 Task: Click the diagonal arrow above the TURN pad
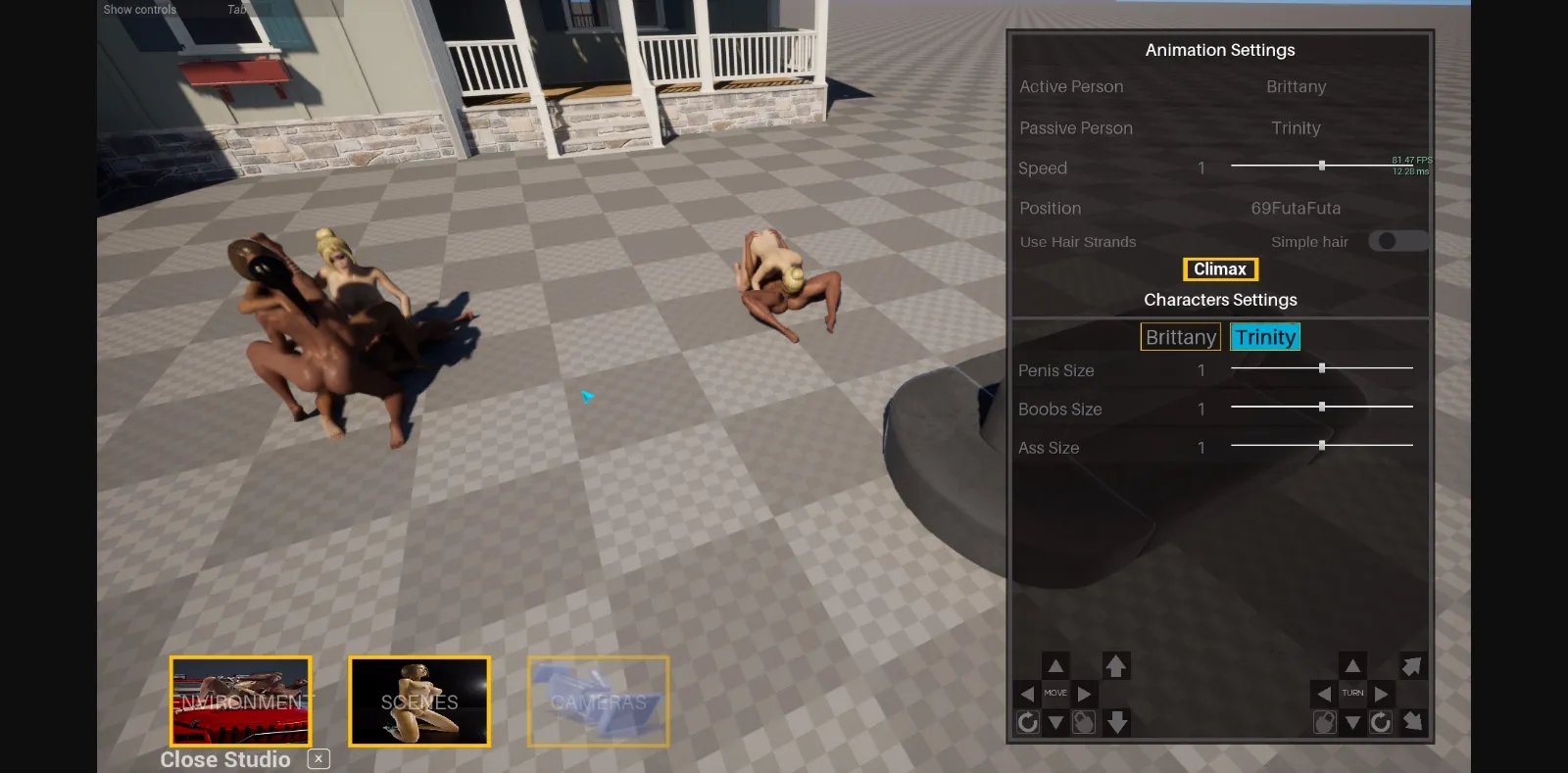pos(1411,665)
